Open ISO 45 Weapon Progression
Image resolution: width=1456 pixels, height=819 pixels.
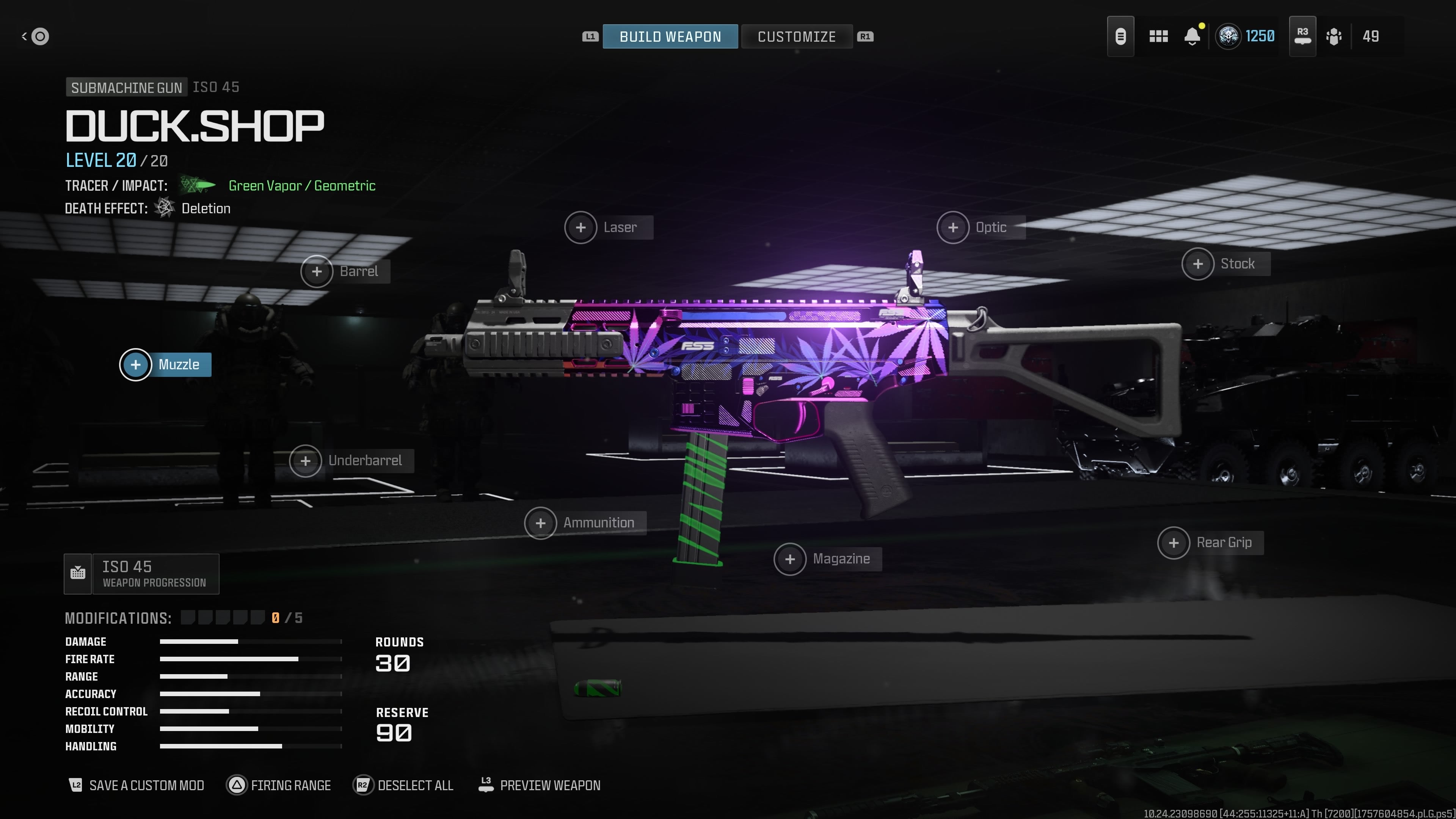141,574
